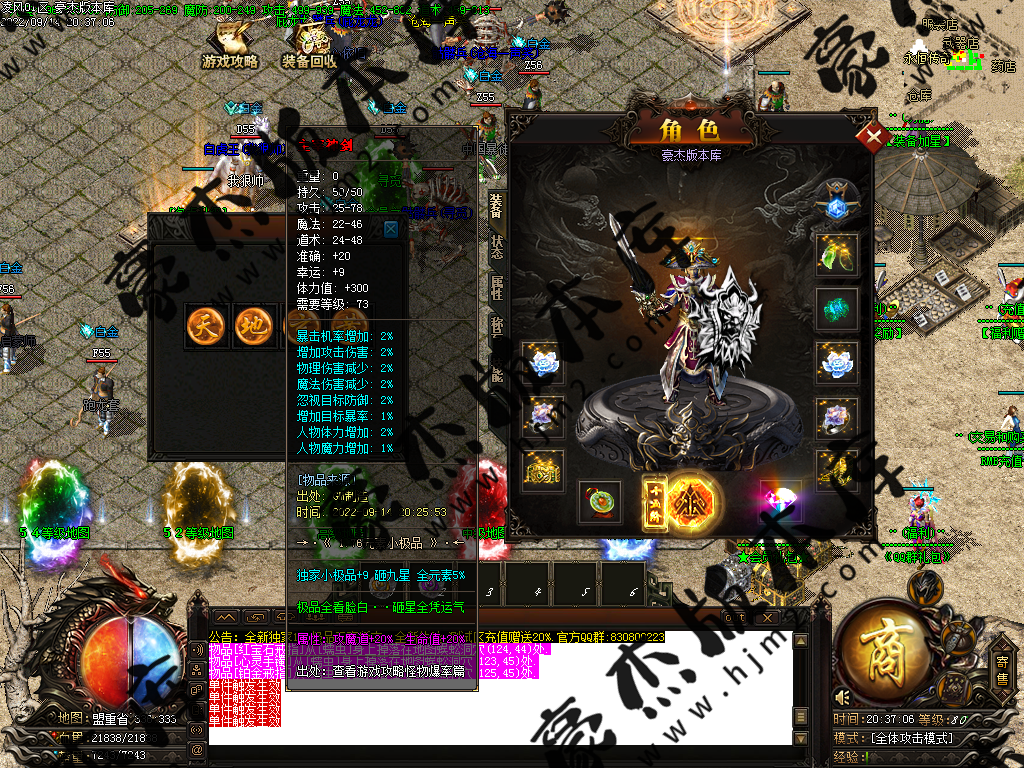Open the 状态 status tab
This screenshot has width=1024, height=768.
tap(496, 247)
